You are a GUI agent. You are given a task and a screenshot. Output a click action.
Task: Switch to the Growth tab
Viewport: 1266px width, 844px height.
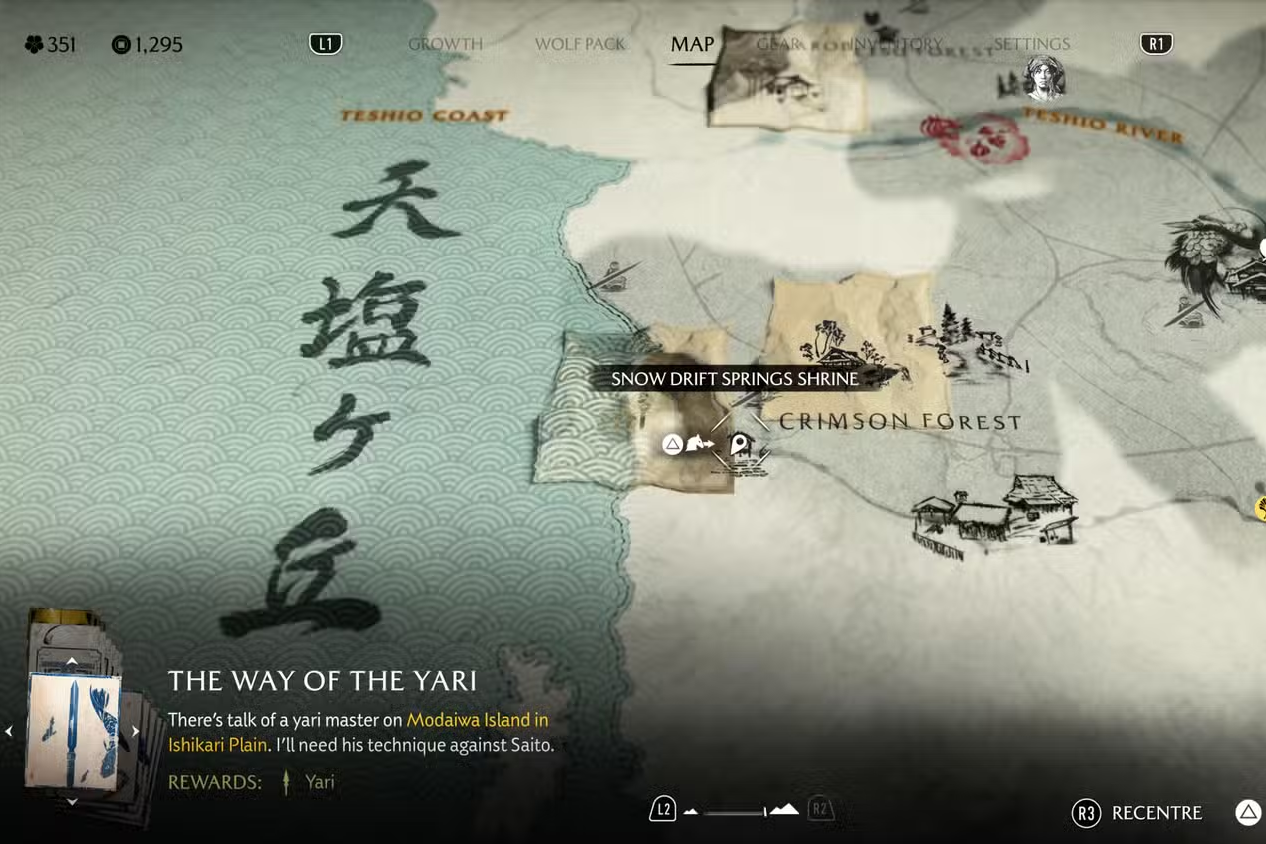coord(445,44)
